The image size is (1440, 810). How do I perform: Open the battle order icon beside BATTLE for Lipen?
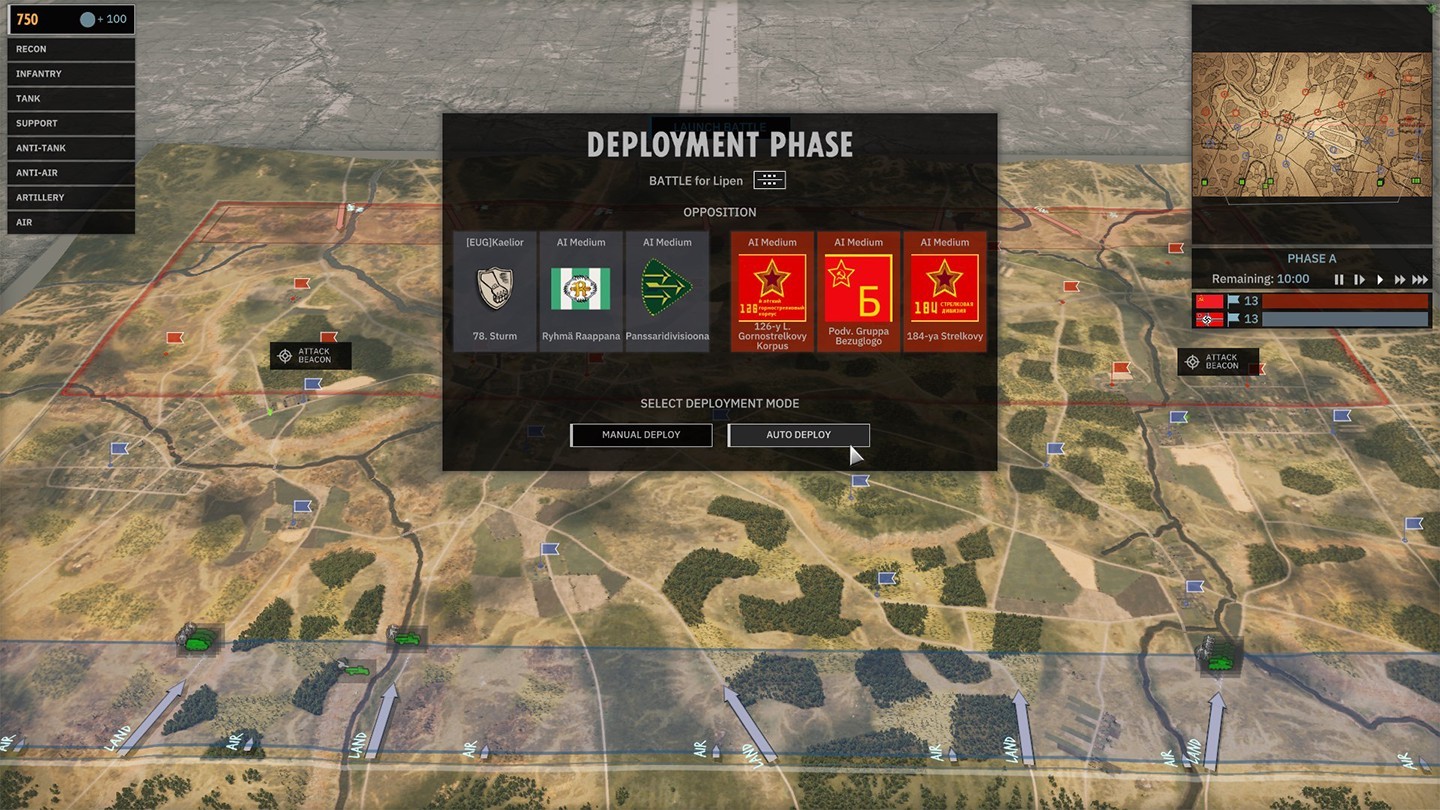768,180
